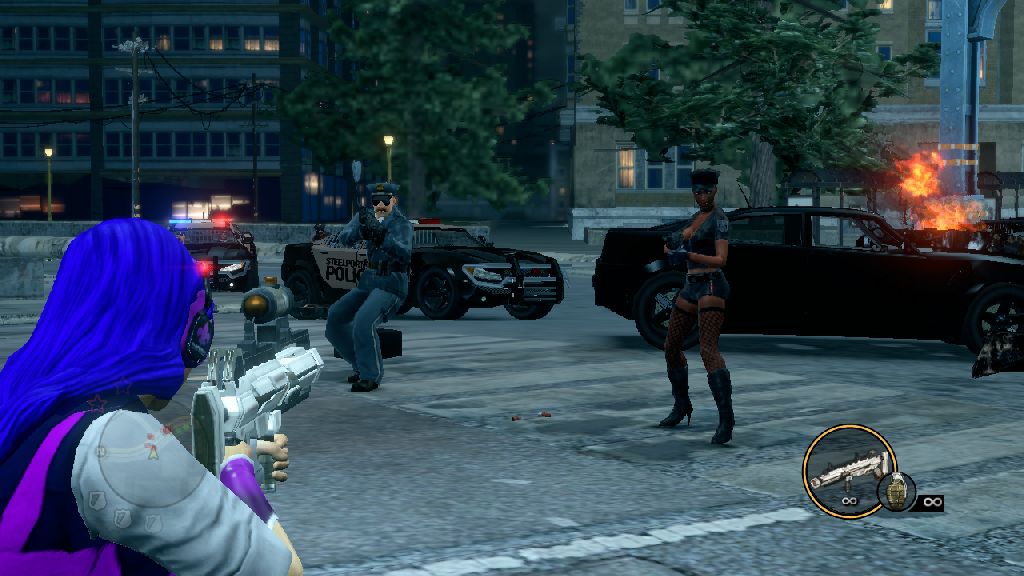This screenshot has width=1024, height=576.
Task: Select the equipped rifle weapon icon
Action: pos(849,468)
